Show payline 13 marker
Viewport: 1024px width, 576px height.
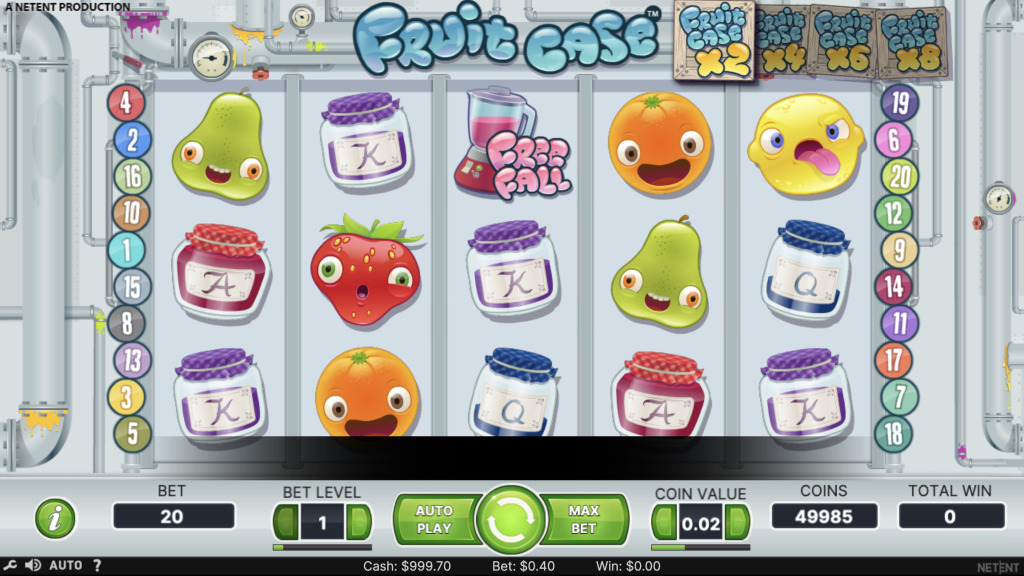[132, 360]
